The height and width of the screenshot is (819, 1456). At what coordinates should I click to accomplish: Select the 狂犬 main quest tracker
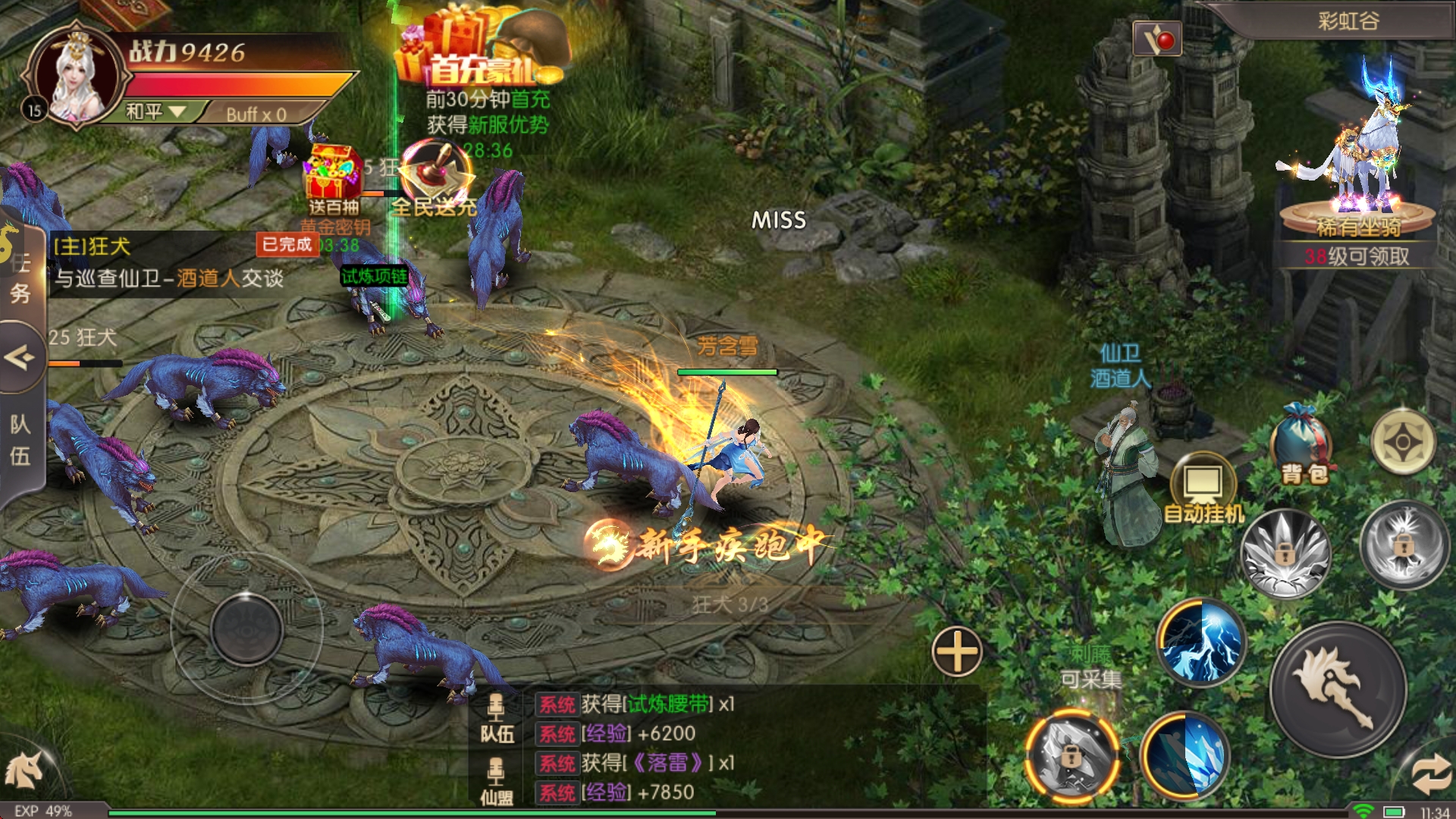click(x=167, y=262)
